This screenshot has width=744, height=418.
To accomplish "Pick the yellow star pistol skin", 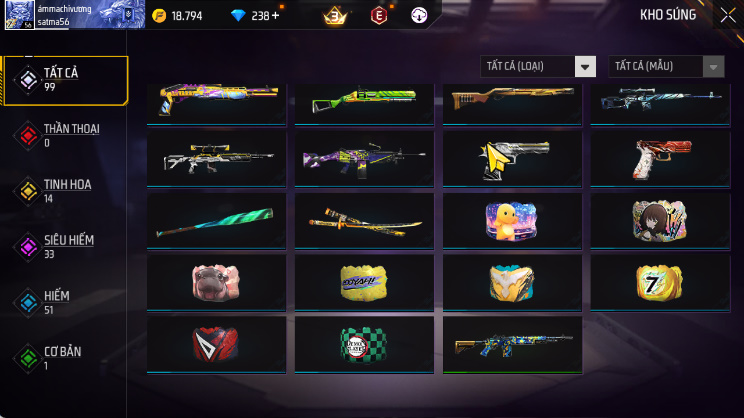I will click(x=512, y=157).
